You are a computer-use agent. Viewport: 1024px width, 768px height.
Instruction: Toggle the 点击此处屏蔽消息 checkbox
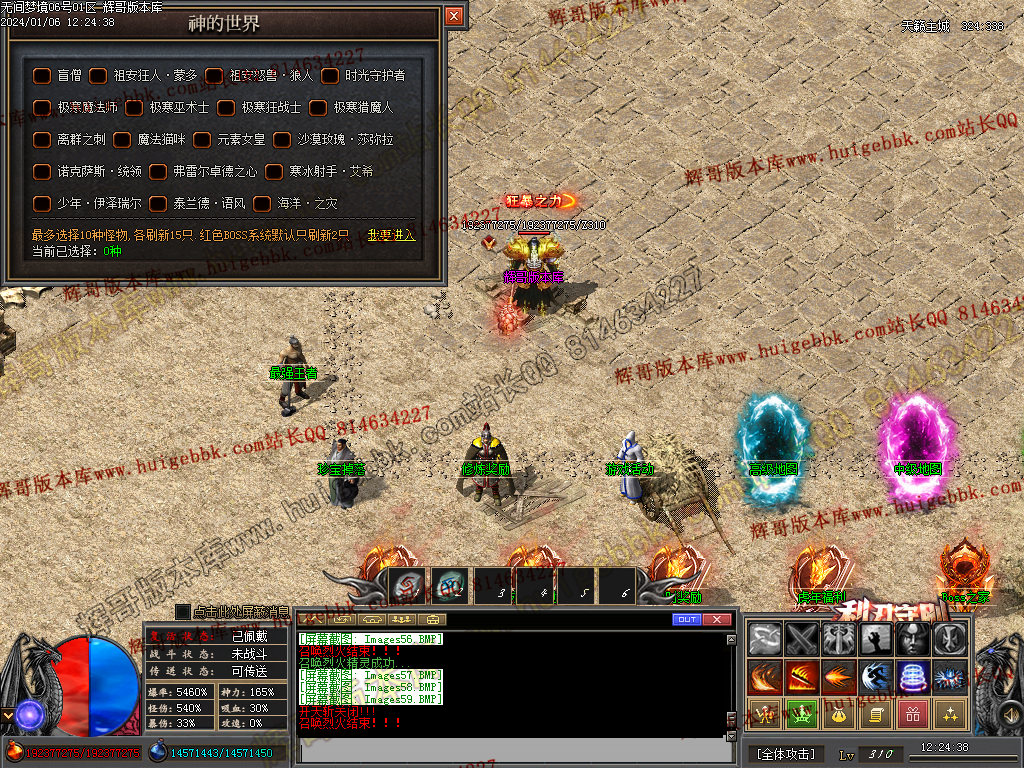pyautogui.click(x=183, y=611)
